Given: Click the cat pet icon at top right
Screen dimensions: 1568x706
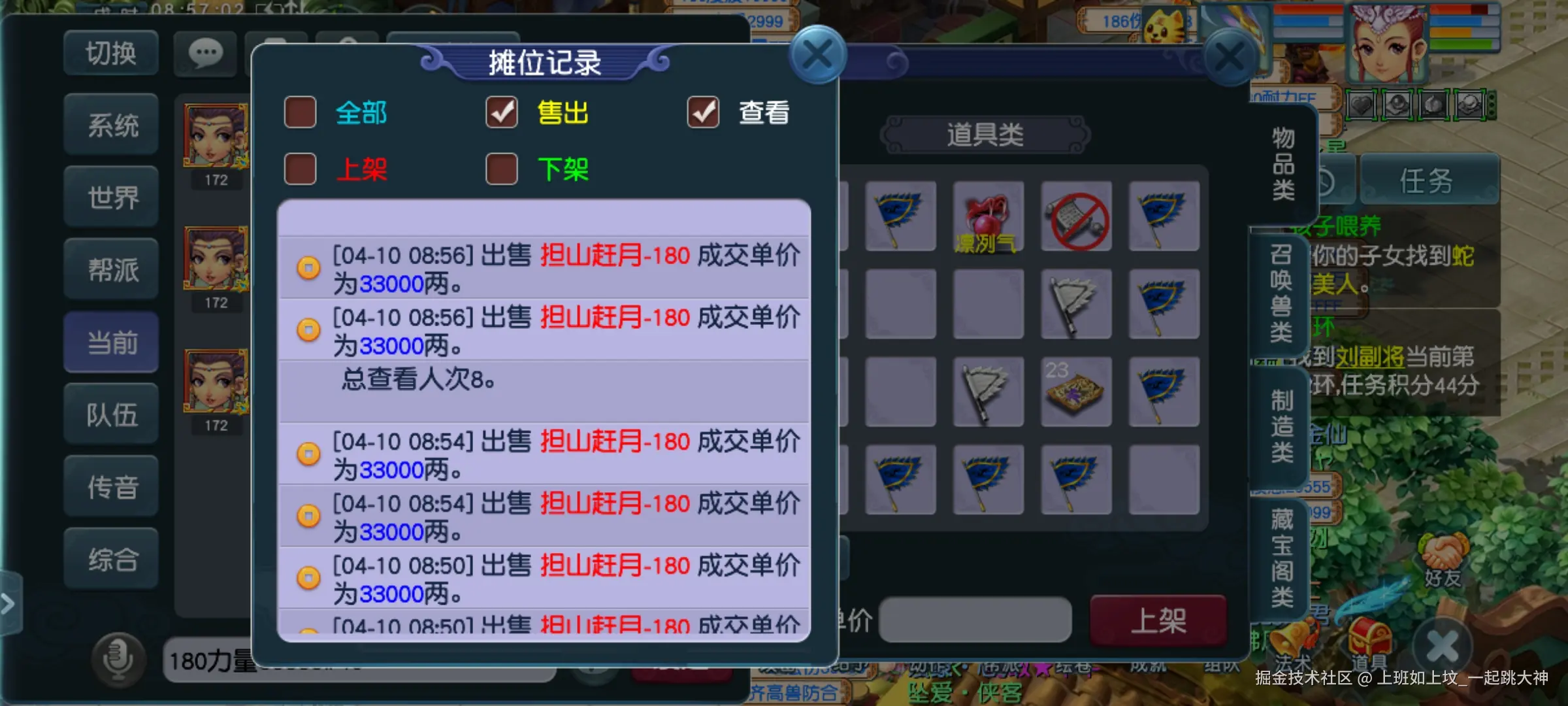Looking at the screenshot, I should (x=1164, y=23).
